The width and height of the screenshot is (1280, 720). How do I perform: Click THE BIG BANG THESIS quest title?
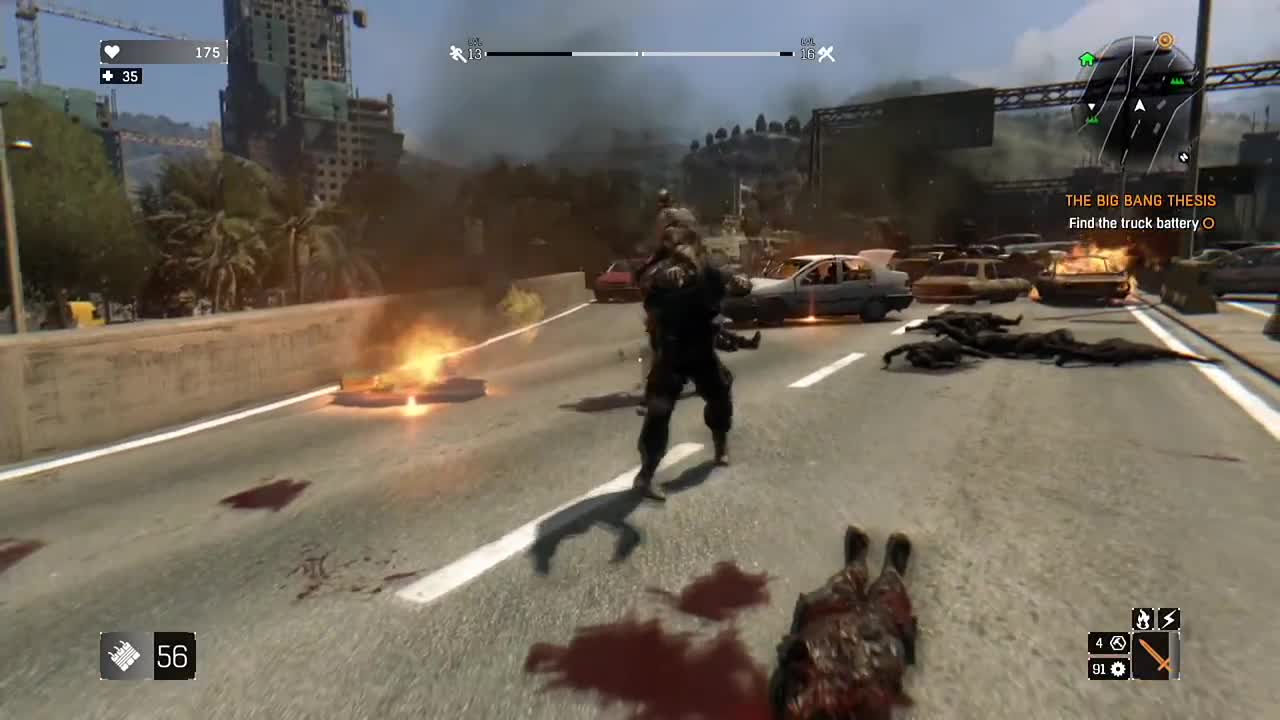(x=1141, y=200)
